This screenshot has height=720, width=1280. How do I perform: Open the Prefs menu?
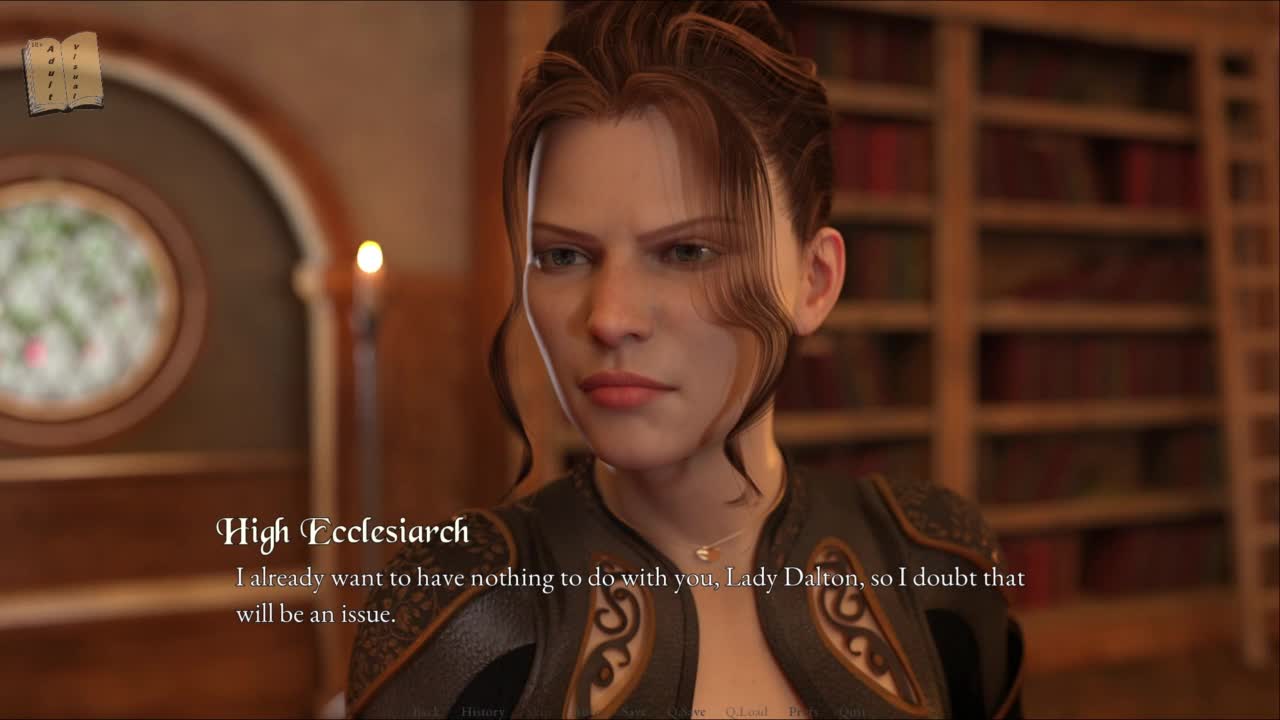pos(803,712)
